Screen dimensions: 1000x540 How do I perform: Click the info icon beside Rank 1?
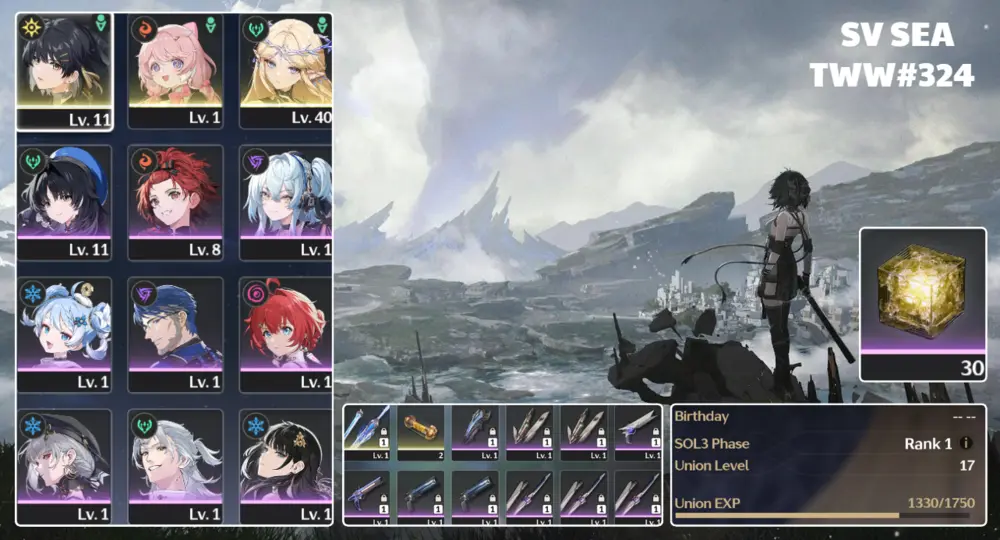pyautogui.click(x=966, y=443)
